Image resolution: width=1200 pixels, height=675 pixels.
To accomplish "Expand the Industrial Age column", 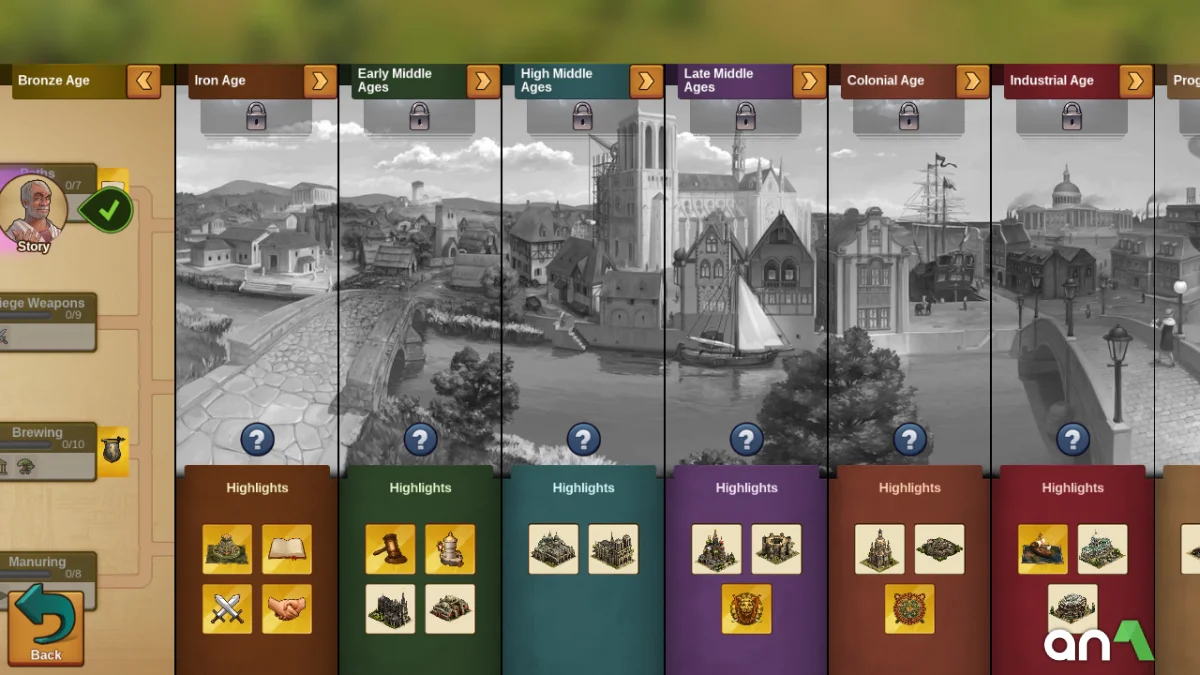I will point(1135,81).
